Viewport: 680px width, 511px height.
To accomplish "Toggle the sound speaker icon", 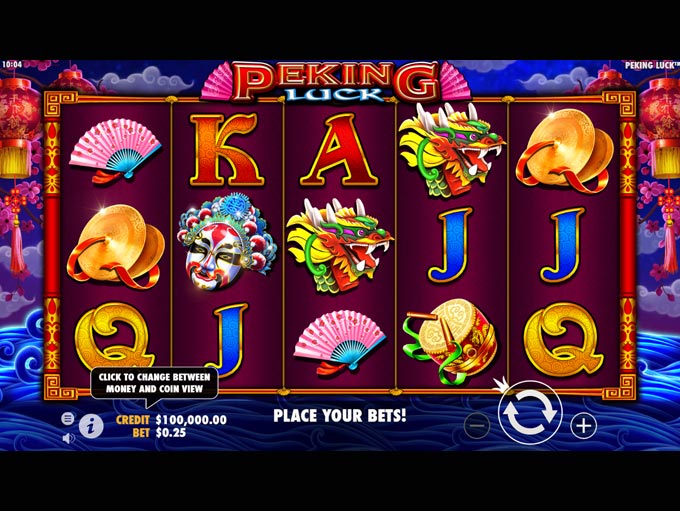I will tap(68, 437).
